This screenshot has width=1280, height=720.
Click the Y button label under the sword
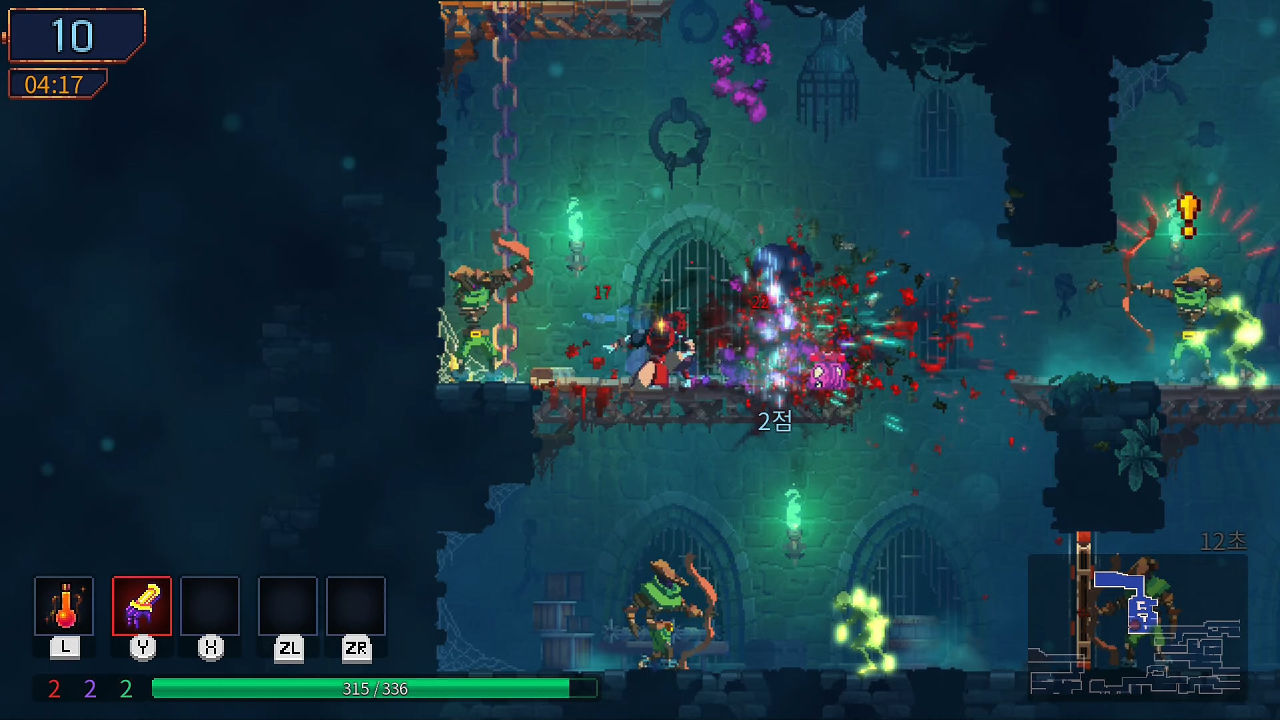[141, 646]
